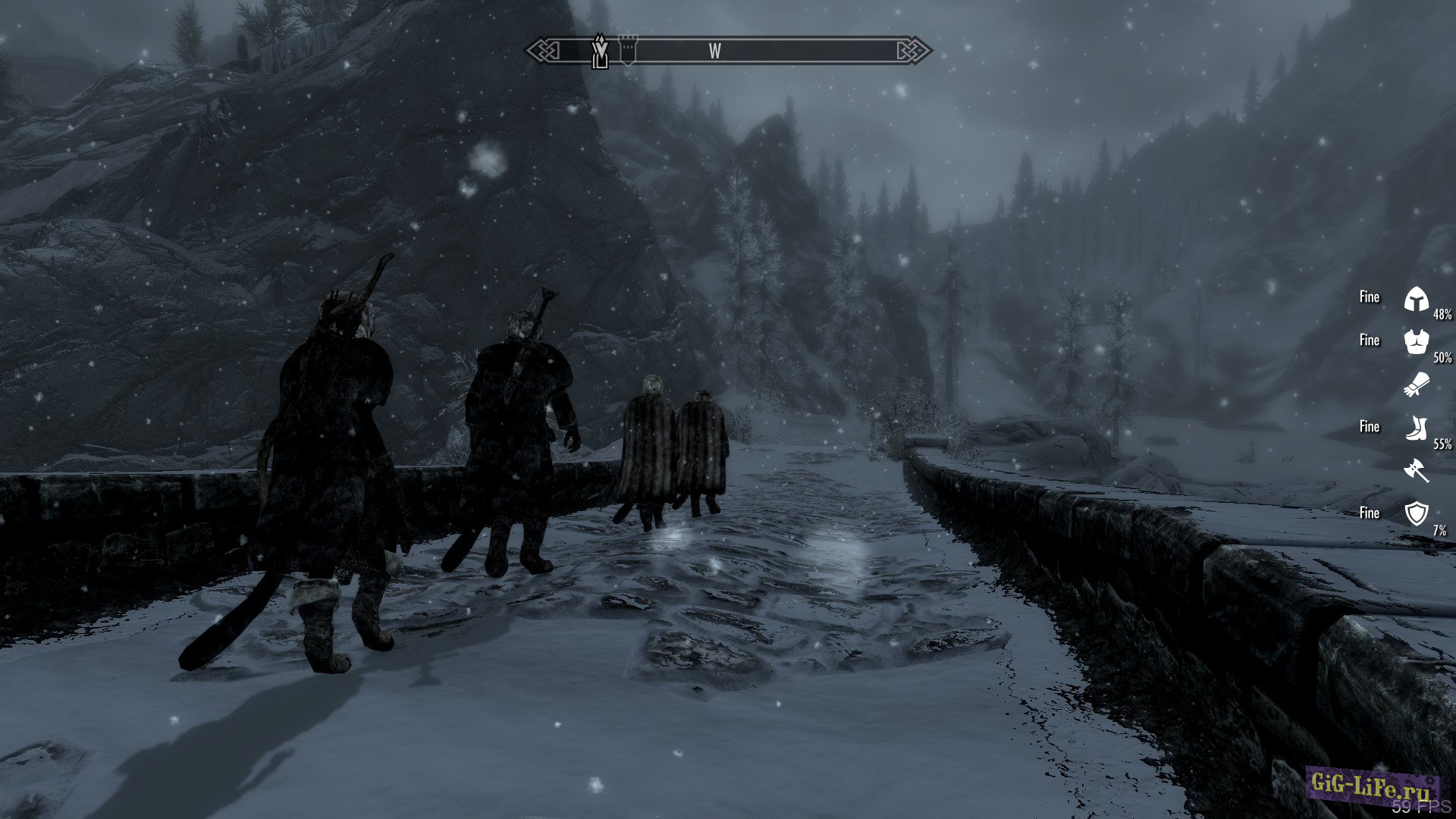Click the Fine label beside the cuirass
The image size is (1456, 819).
1370,340
